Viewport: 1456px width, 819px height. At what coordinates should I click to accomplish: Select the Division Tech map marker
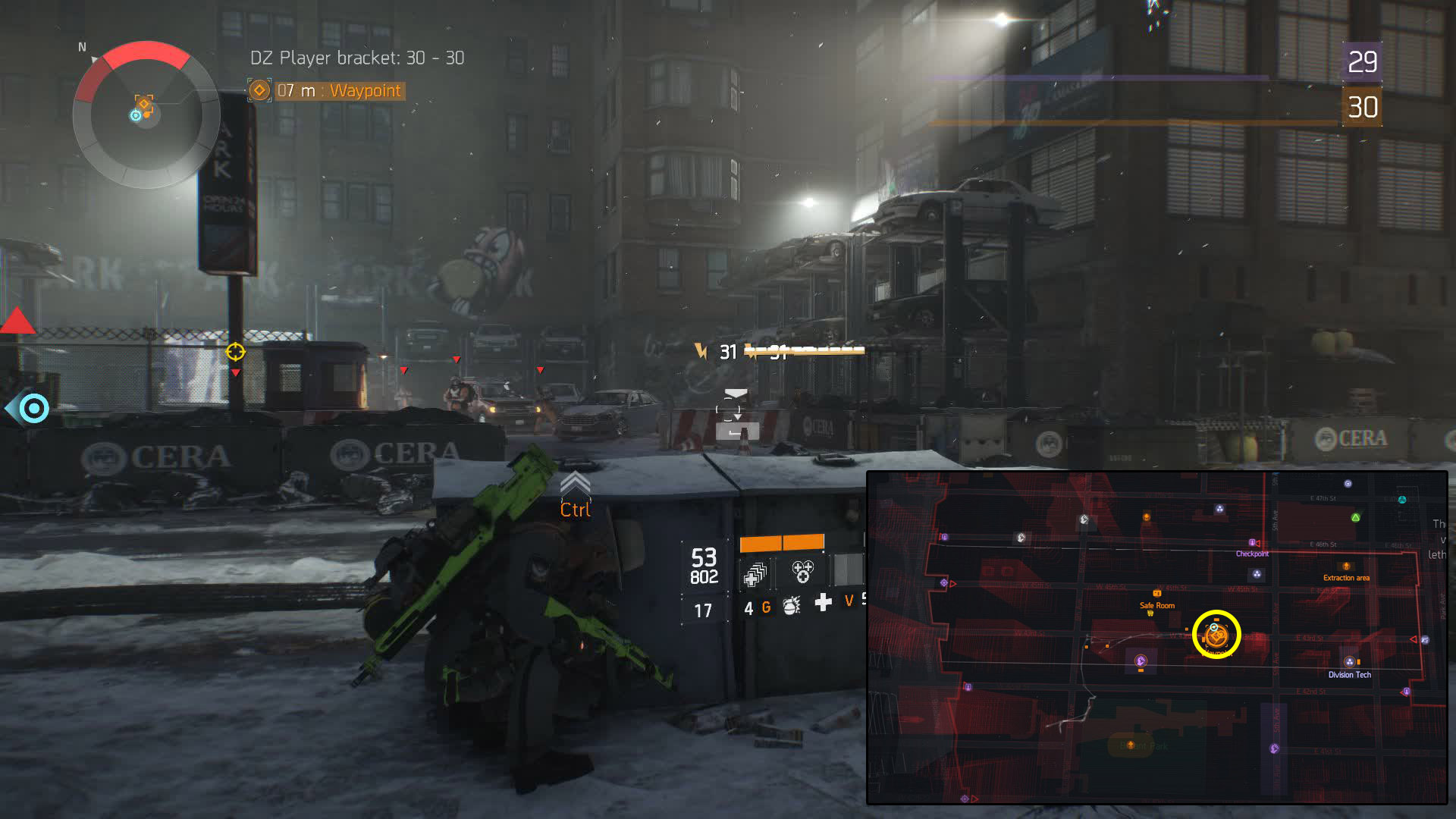[x=1349, y=662]
